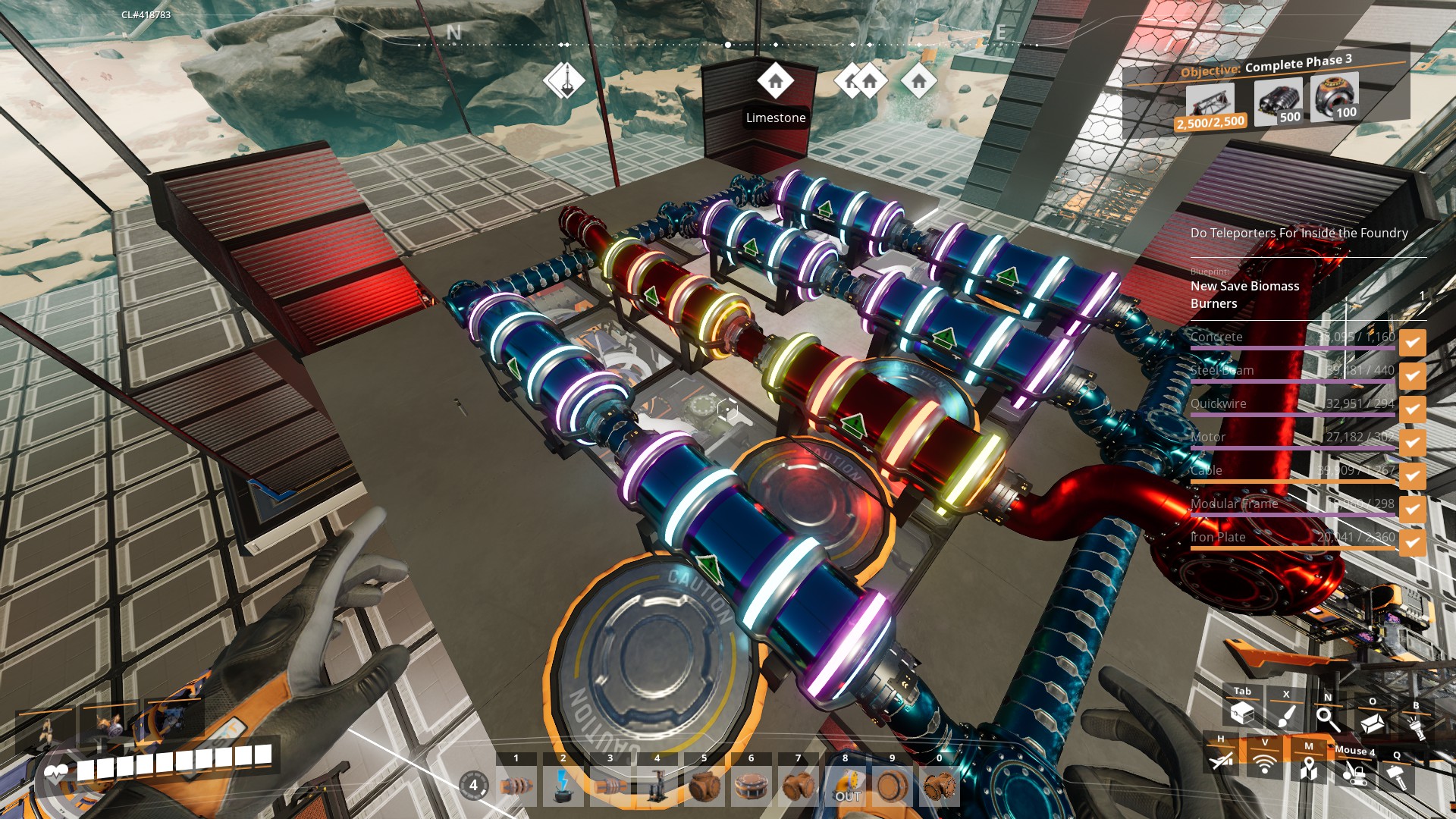
Task: Choose the pump stand in hotbar slot 4
Action: click(657, 786)
